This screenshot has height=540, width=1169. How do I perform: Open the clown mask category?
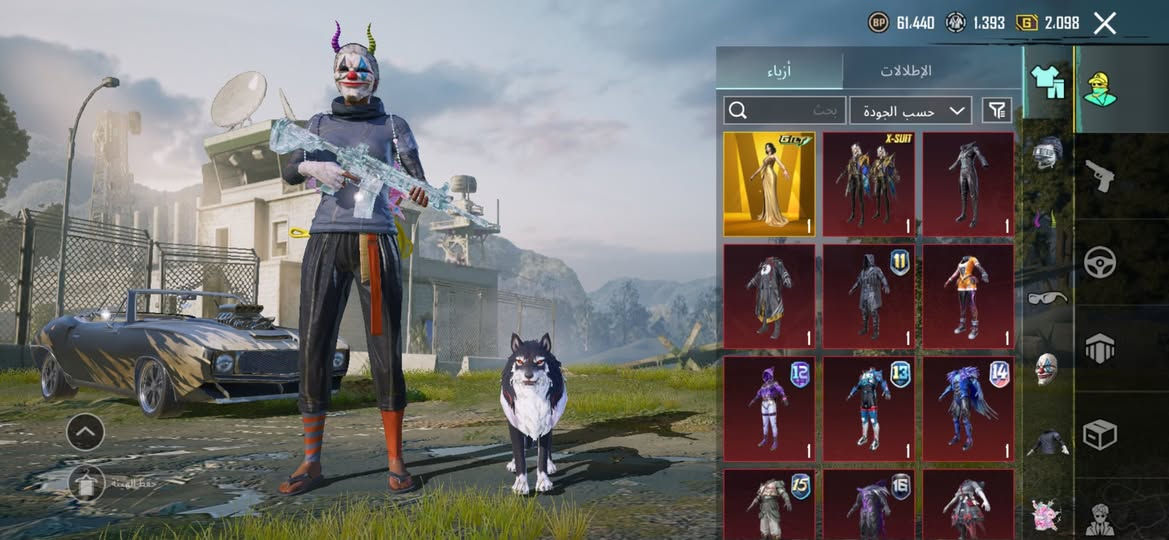(x=1047, y=367)
